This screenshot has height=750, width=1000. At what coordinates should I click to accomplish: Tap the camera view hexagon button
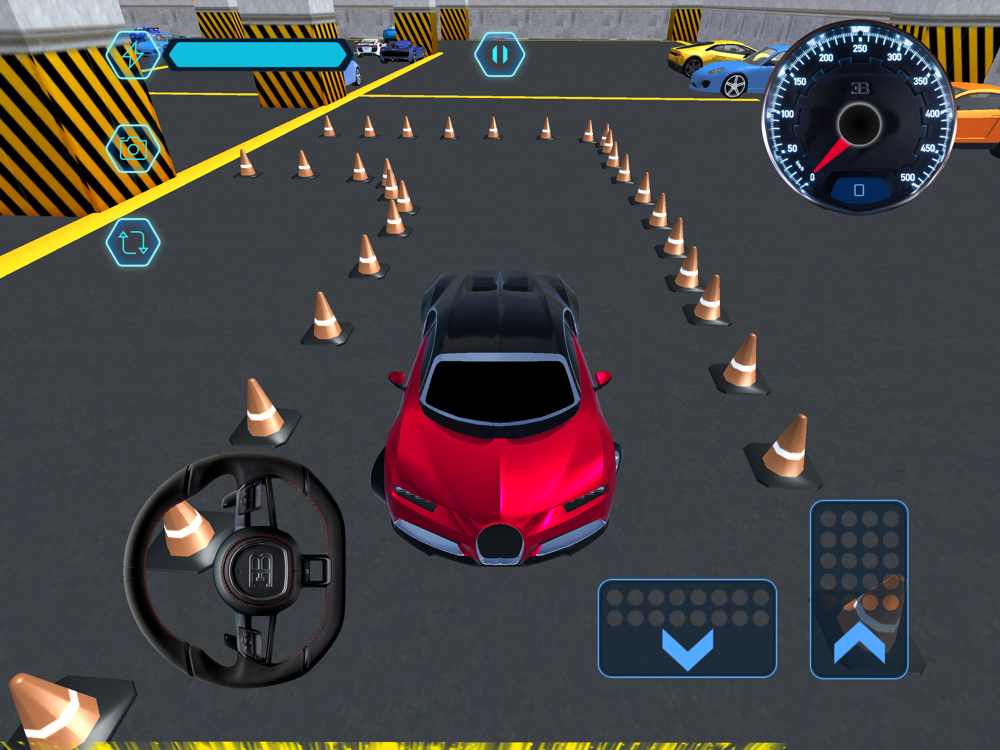click(x=133, y=149)
